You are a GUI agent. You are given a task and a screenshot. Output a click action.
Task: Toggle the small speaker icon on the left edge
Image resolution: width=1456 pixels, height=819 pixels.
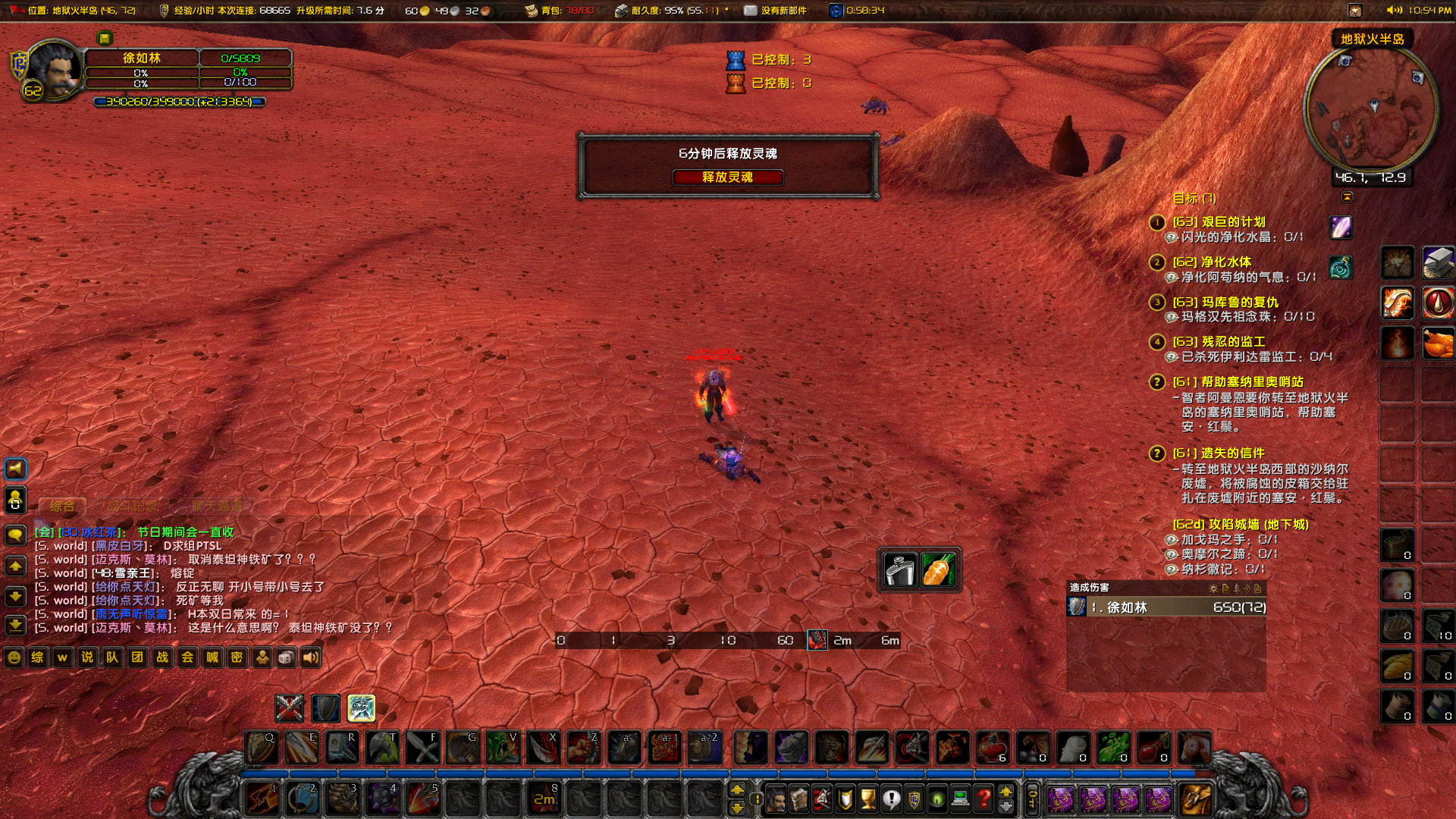[14, 469]
